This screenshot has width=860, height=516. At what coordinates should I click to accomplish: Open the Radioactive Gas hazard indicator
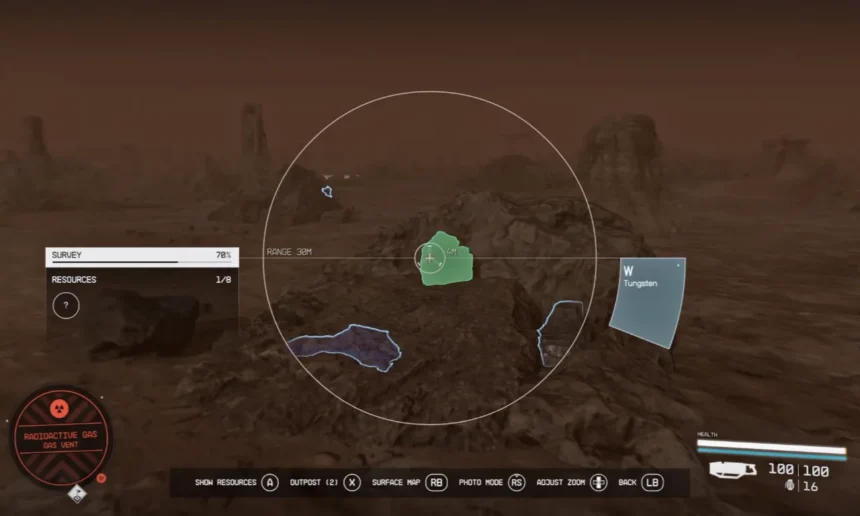point(61,437)
